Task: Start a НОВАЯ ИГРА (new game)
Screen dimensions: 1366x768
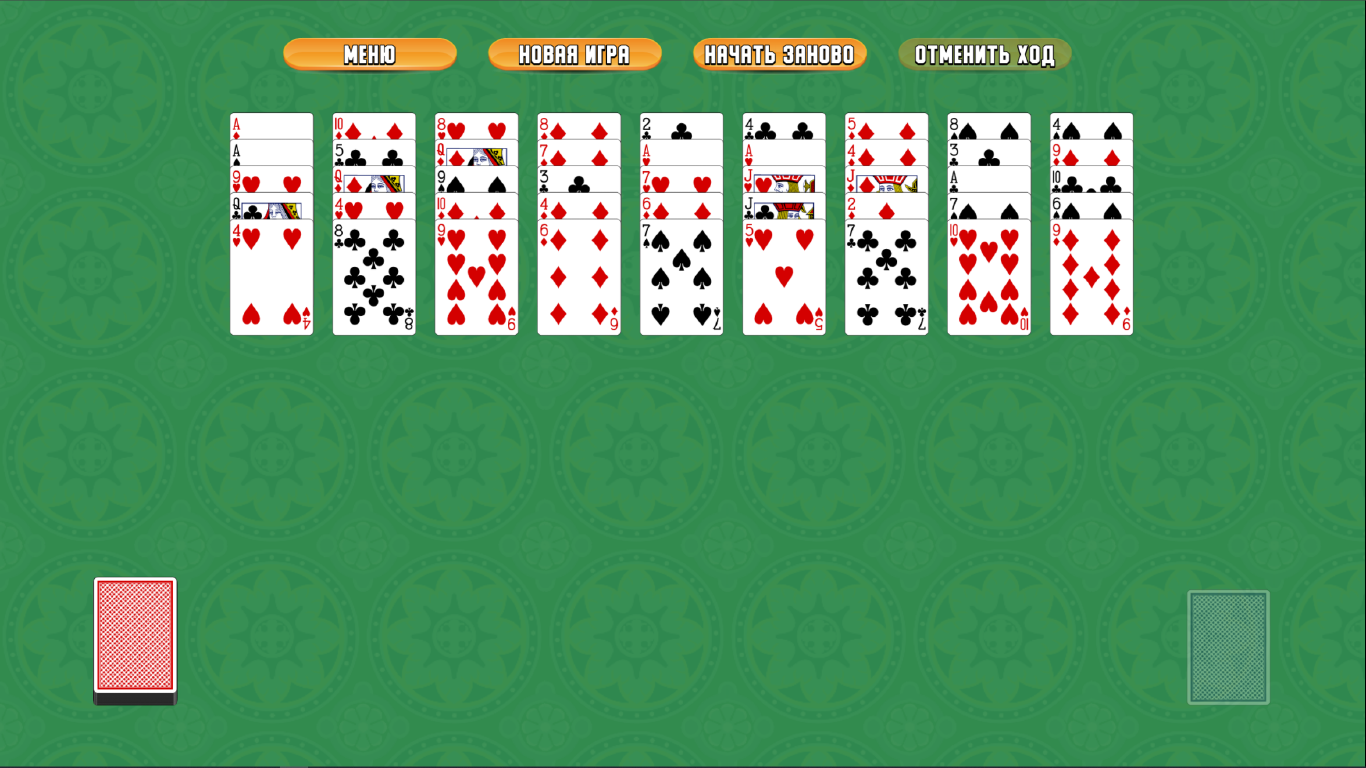Action: (574, 55)
